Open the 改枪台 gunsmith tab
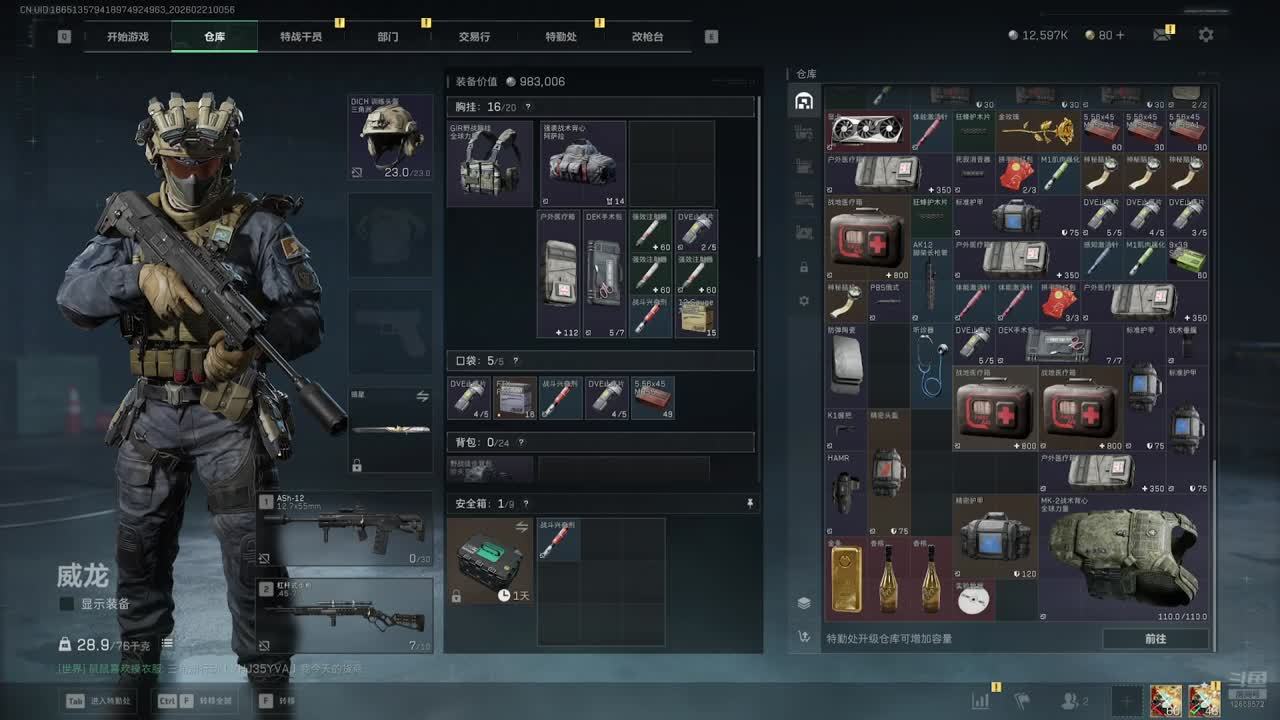Screen dimensions: 1280x720 647,37
